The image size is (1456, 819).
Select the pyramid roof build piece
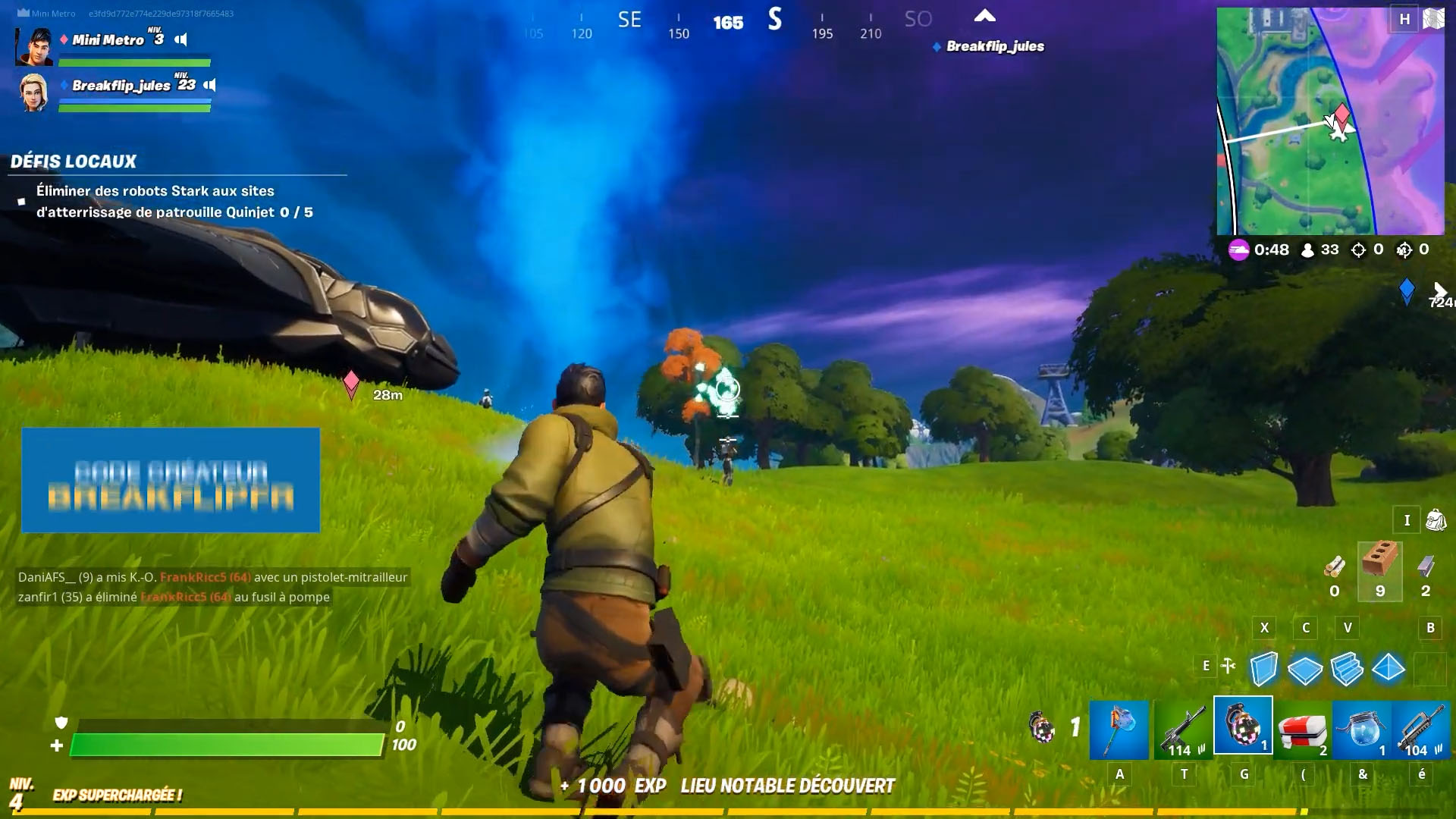(x=1389, y=668)
